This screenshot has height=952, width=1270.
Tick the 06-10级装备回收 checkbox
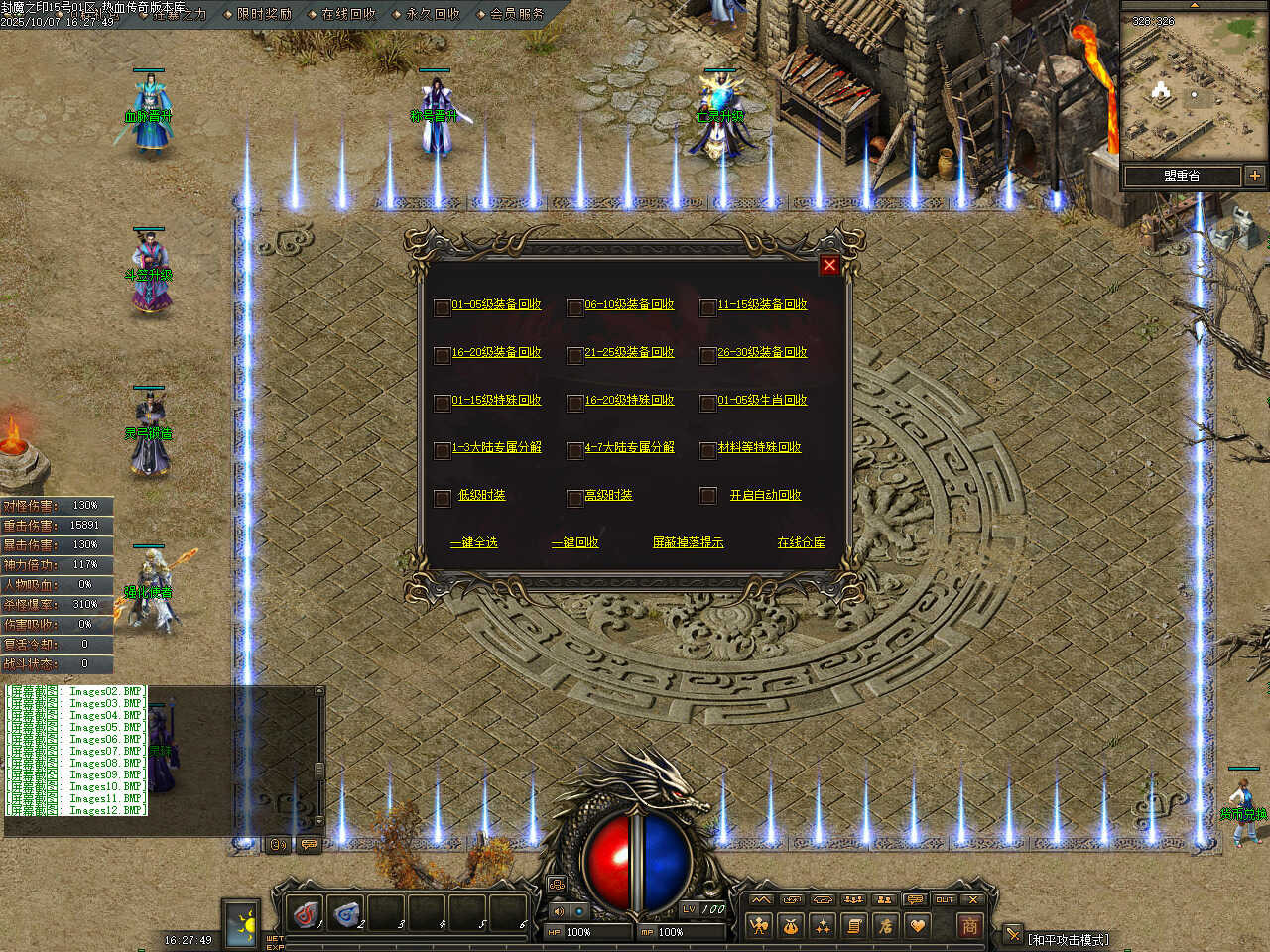point(574,306)
